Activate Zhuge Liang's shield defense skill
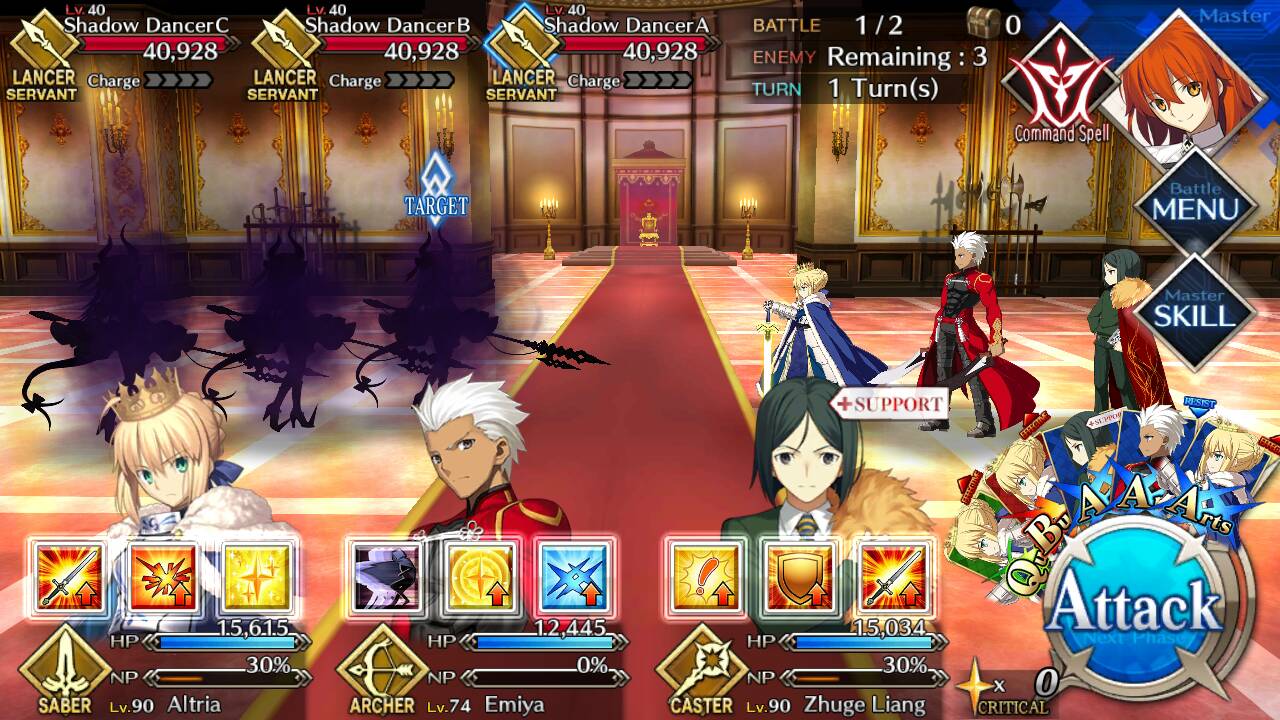The image size is (1280, 720). [799, 576]
